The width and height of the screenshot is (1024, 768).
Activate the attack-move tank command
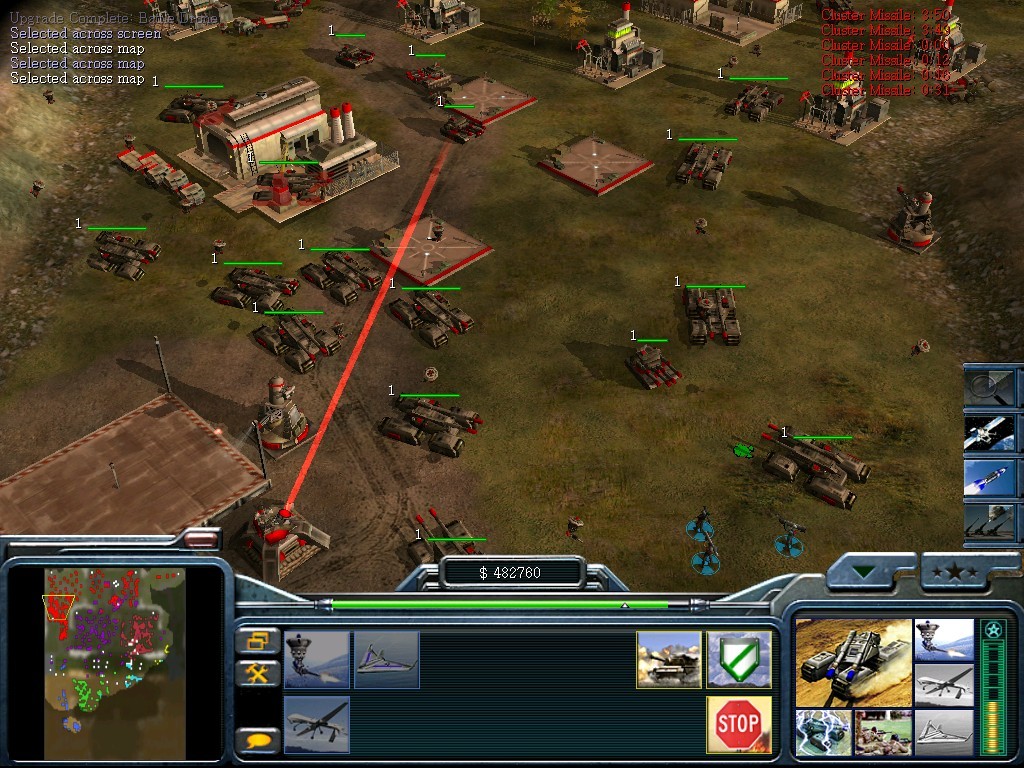669,659
